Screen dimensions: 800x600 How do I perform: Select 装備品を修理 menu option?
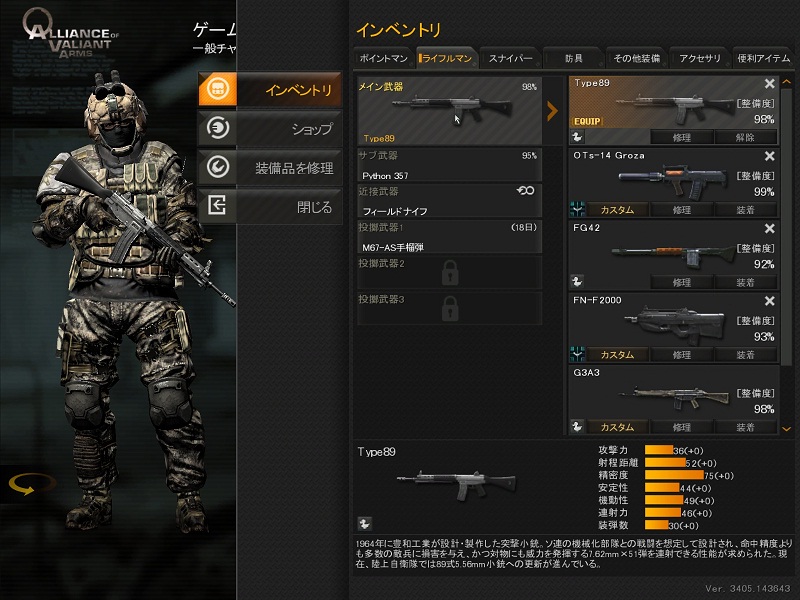(x=270, y=168)
